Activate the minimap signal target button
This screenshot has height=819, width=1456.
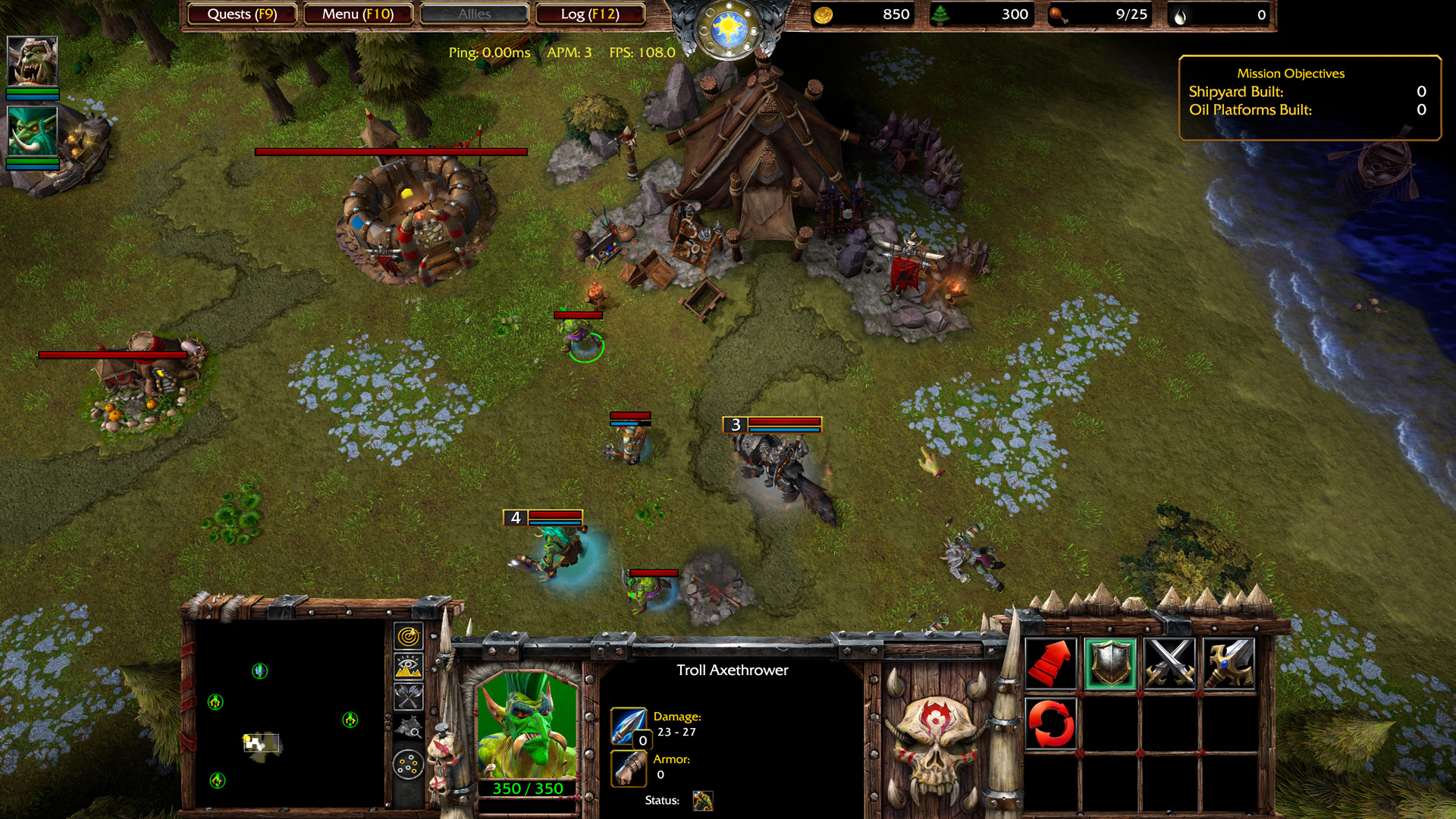pyautogui.click(x=409, y=635)
